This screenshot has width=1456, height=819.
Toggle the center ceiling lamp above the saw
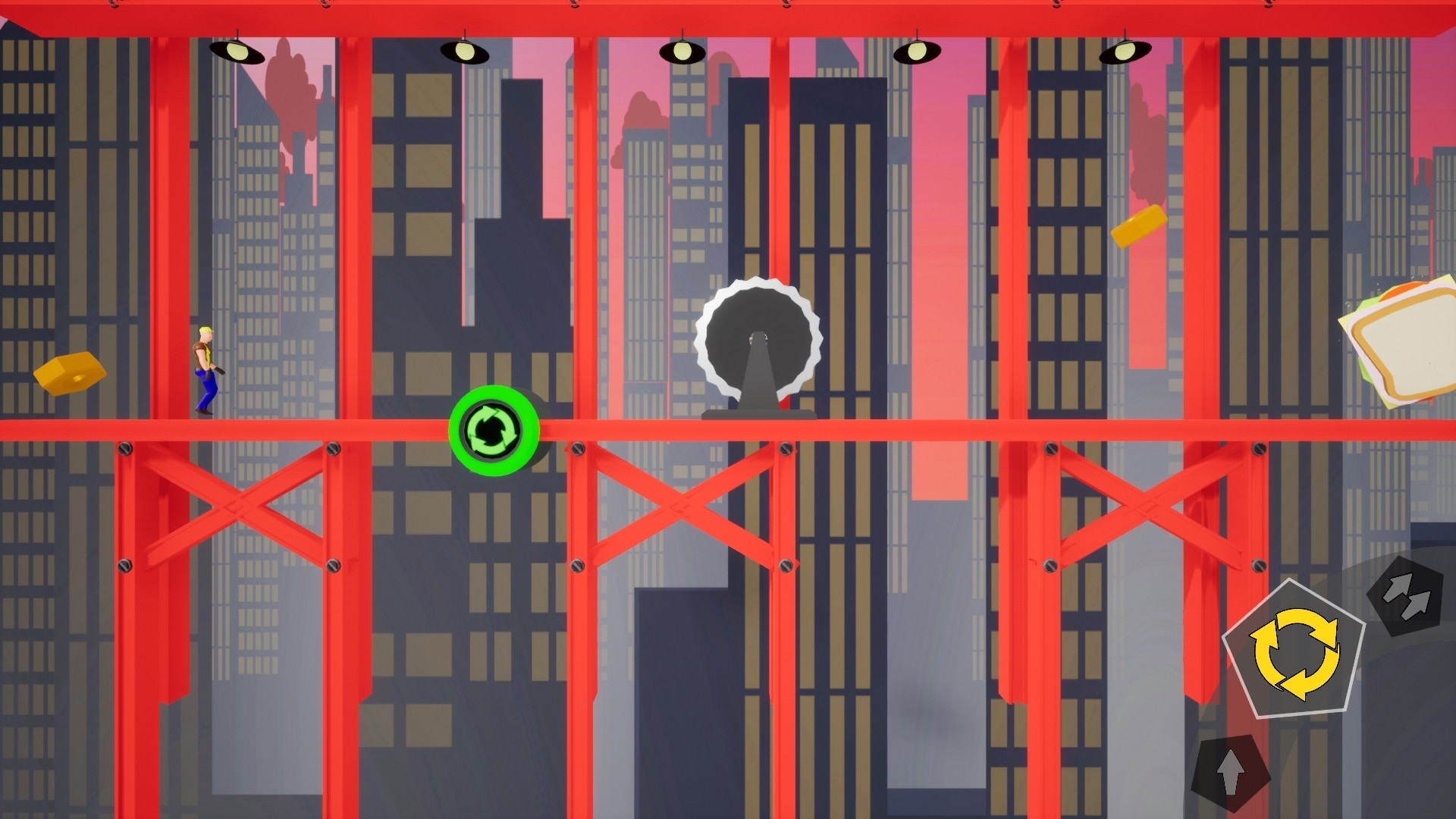click(681, 52)
